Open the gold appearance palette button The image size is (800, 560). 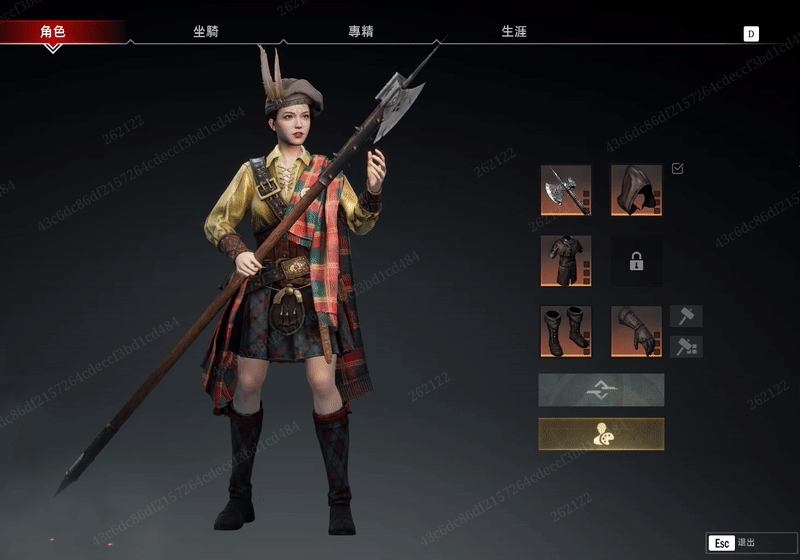click(x=601, y=434)
